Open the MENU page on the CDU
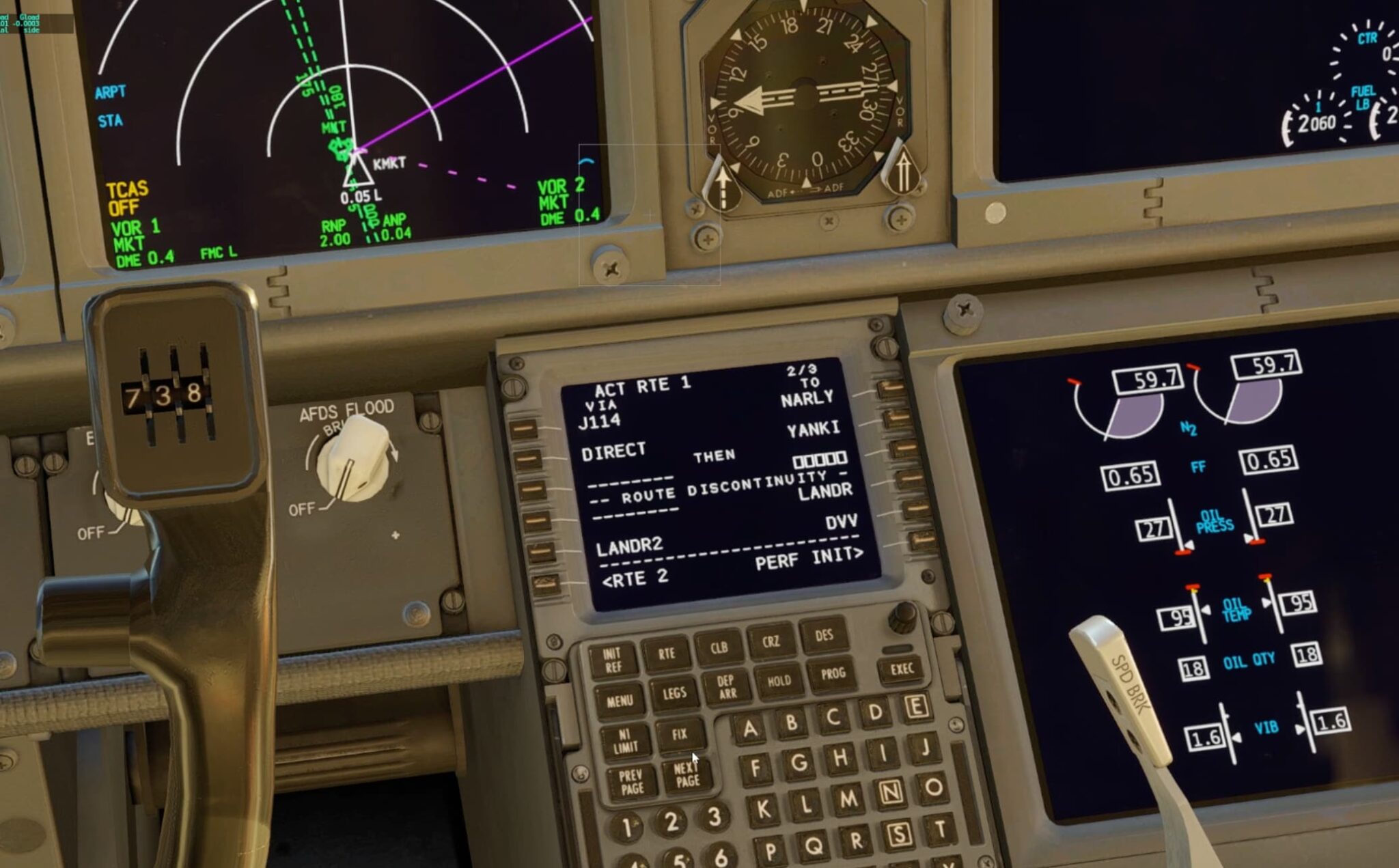 618,701
